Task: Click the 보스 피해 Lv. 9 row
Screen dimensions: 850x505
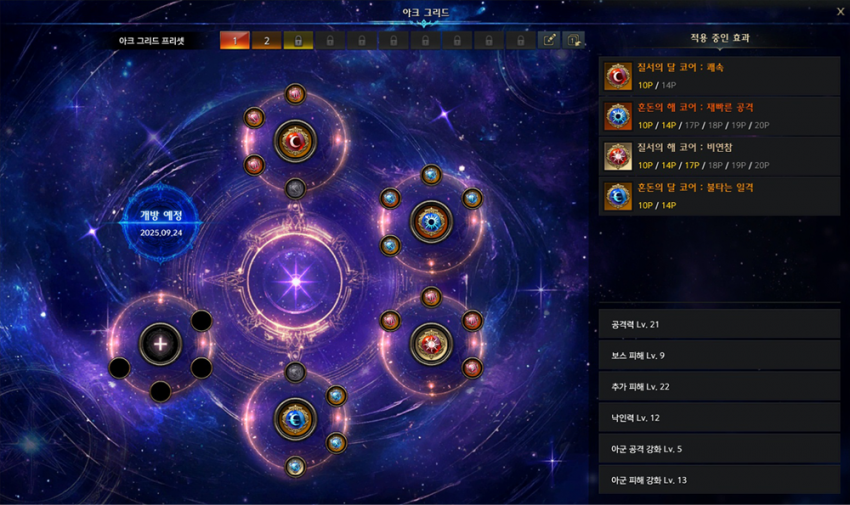Action: pos(719,355)
